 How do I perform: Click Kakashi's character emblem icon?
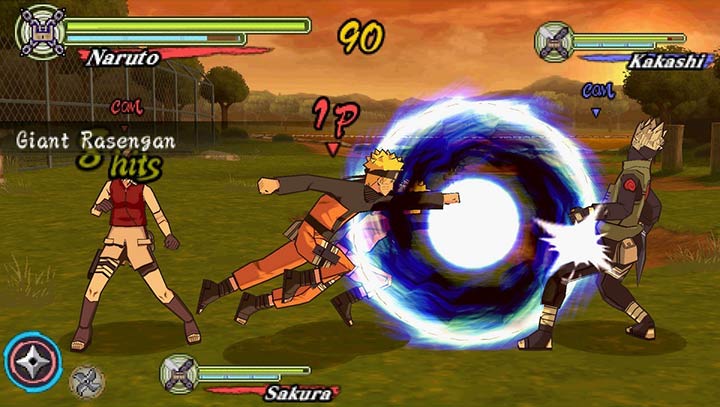554,42
